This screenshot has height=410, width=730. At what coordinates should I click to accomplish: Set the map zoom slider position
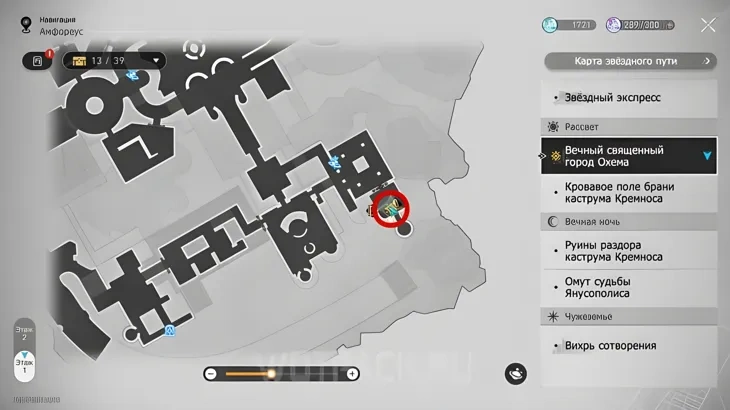point(270,374)
